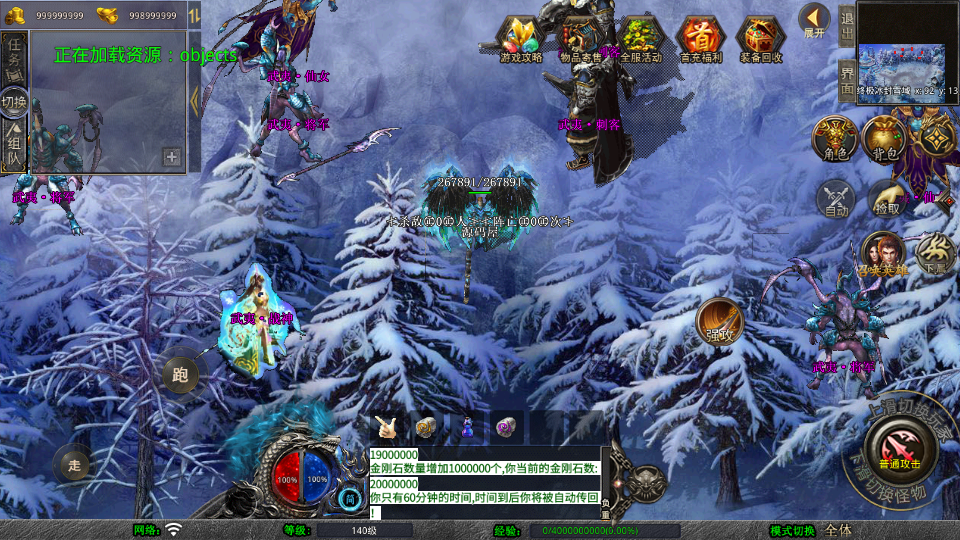Viewport: 960px width, 540px height.
Task: Open the 装备回收 equipment recycling chest
Action: (761, 38)
